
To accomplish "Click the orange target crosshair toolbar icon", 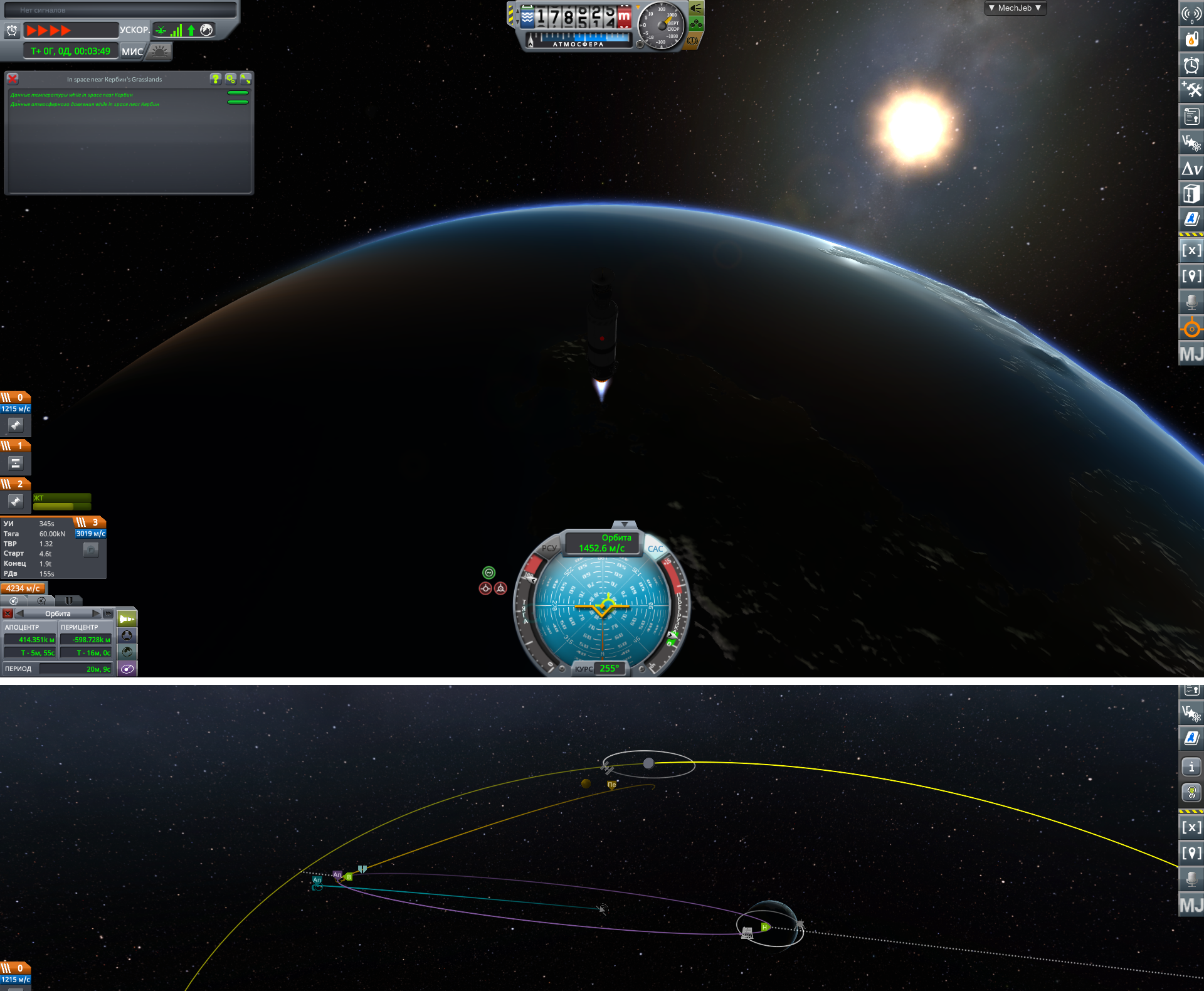I will tap(1191, 329).
